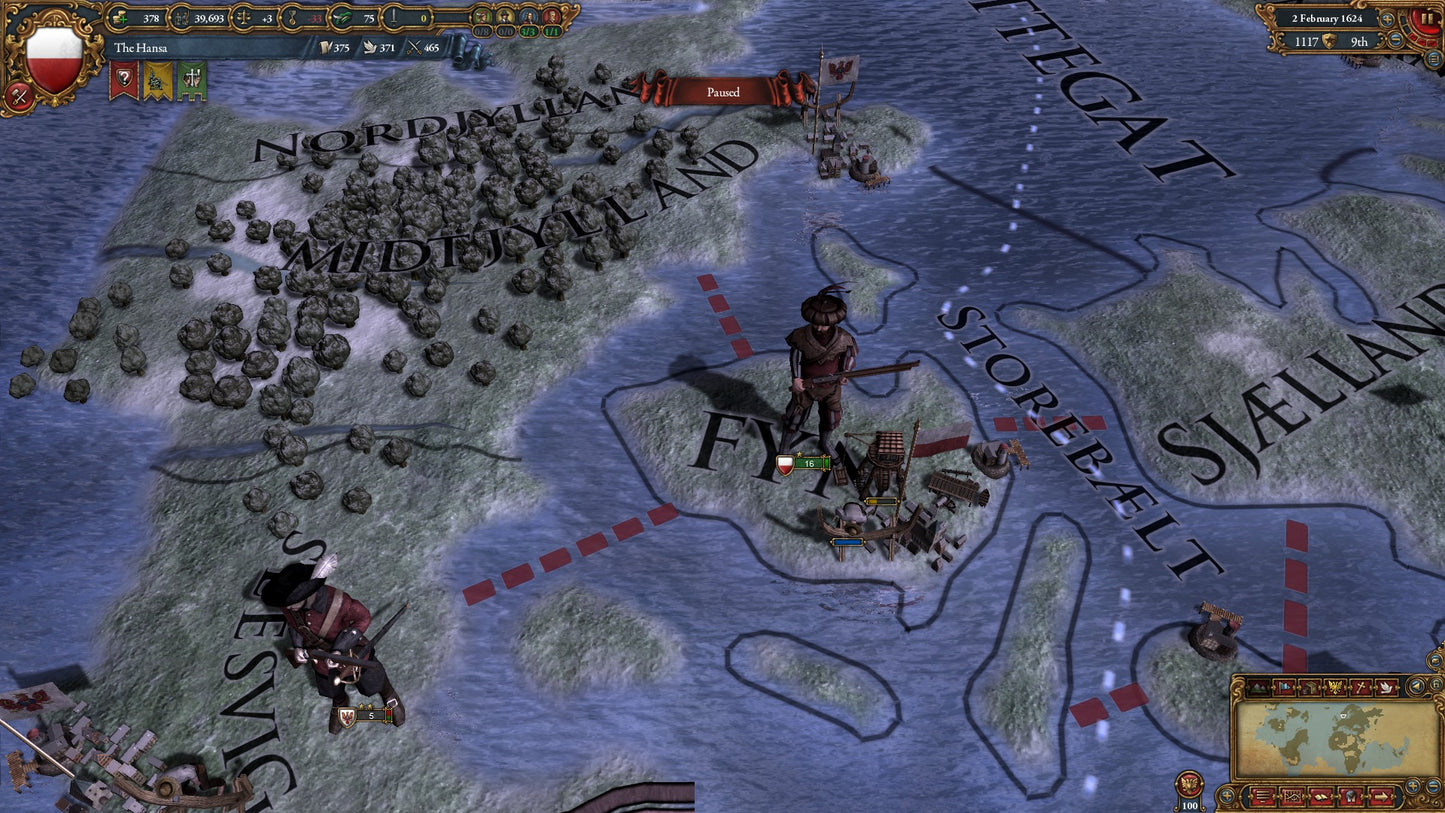View manpower details via the soldiers icon
The height and width of the screenshot is (813, 1445).
pos(180,18)
